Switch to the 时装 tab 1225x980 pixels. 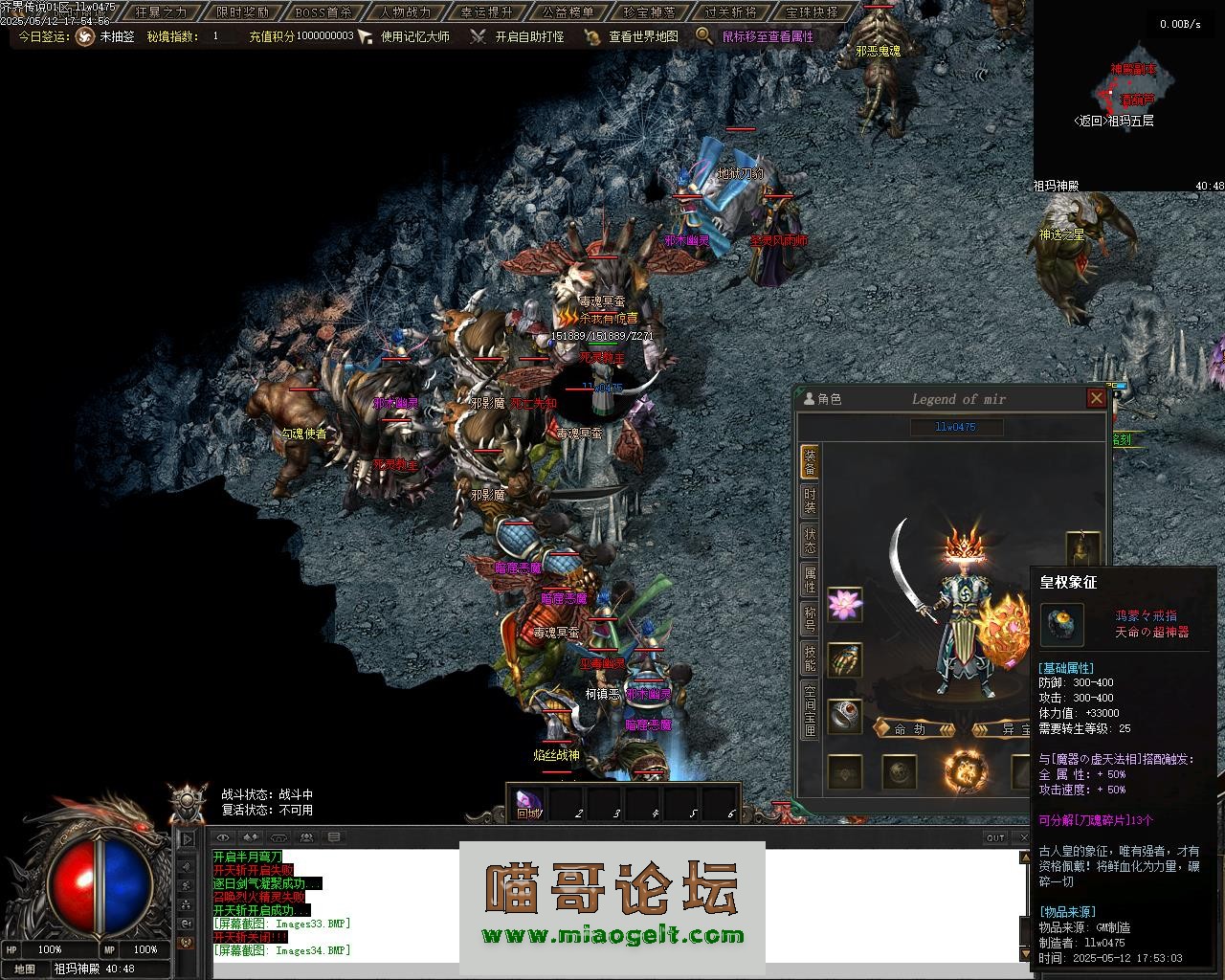click(x=810, y=501)
